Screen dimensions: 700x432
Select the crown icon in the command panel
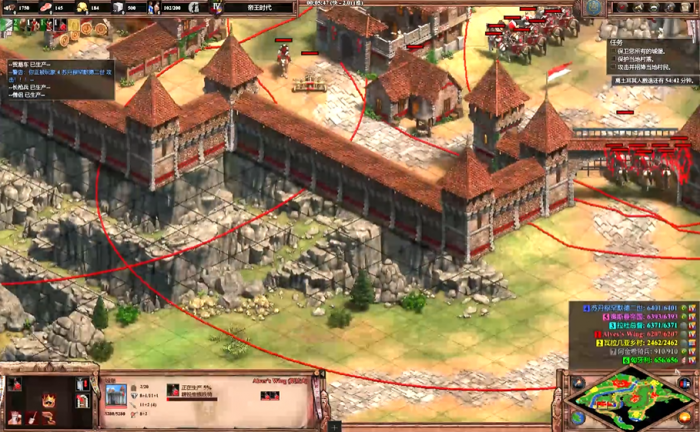click(46, 402)
